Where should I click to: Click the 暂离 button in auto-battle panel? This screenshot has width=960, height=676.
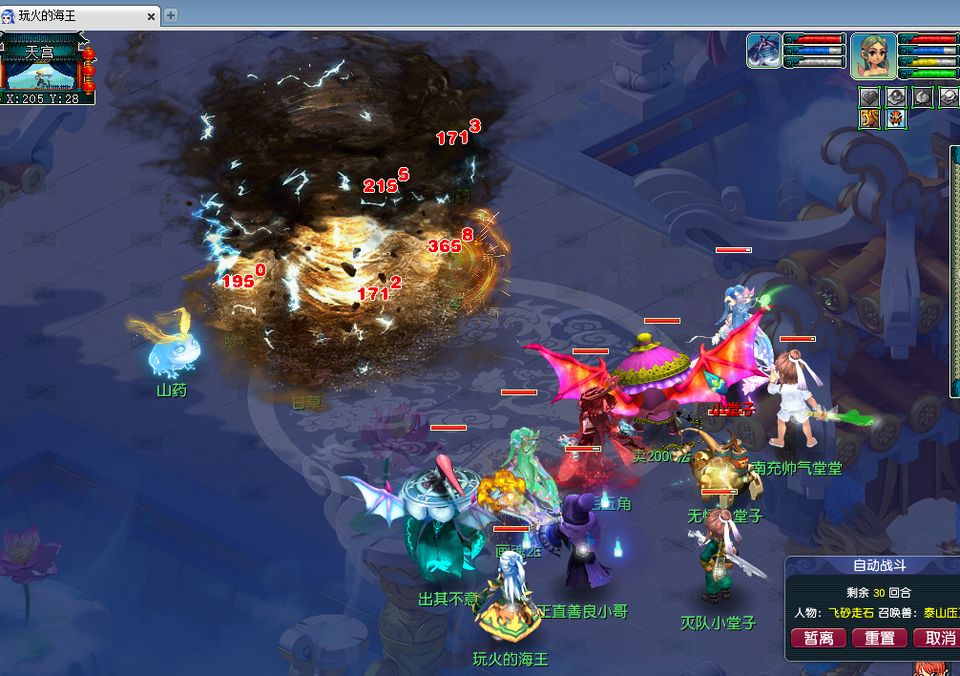[818, 638]
